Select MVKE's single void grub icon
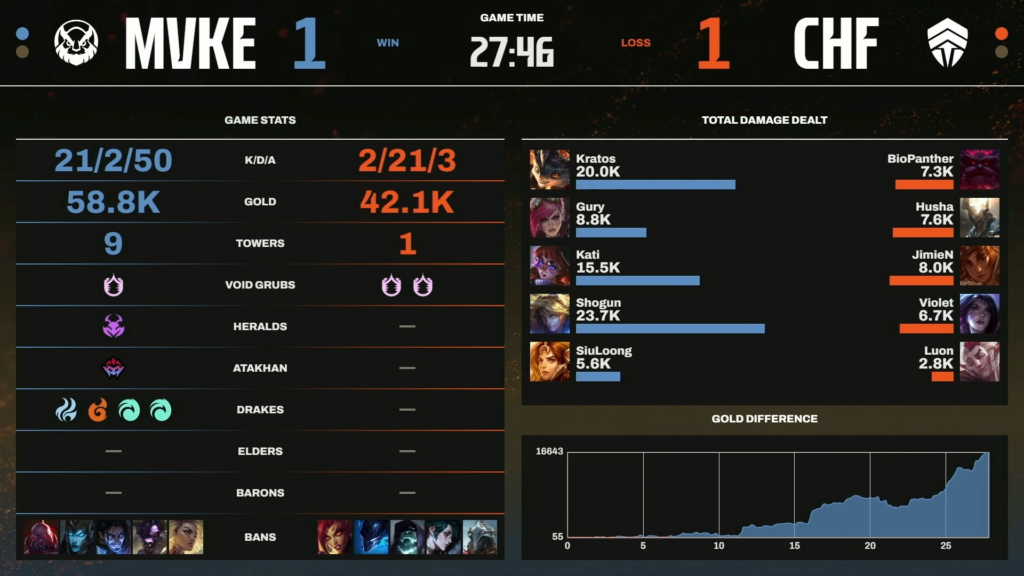This screenshot has height=576, width=1024. (113, 285)
